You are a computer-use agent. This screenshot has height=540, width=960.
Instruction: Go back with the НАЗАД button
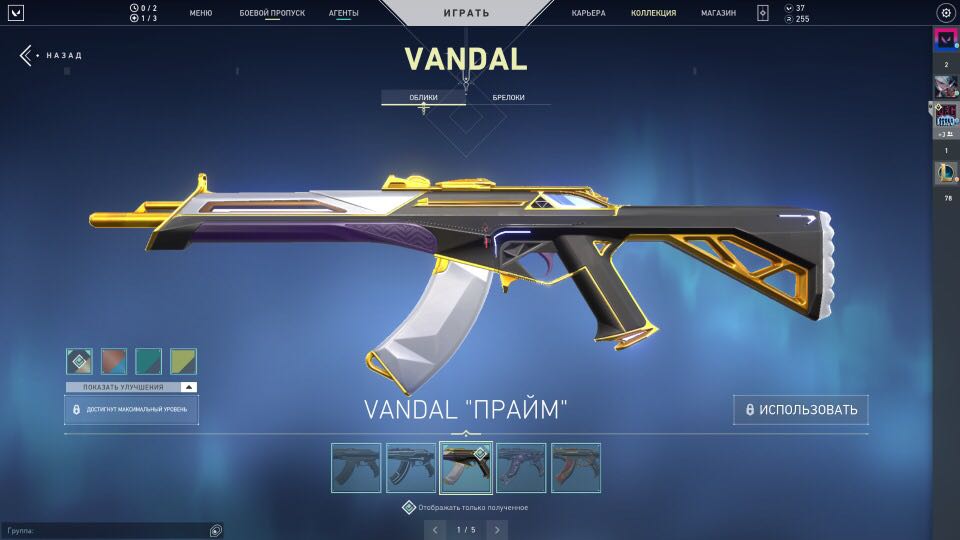(50, 55)
